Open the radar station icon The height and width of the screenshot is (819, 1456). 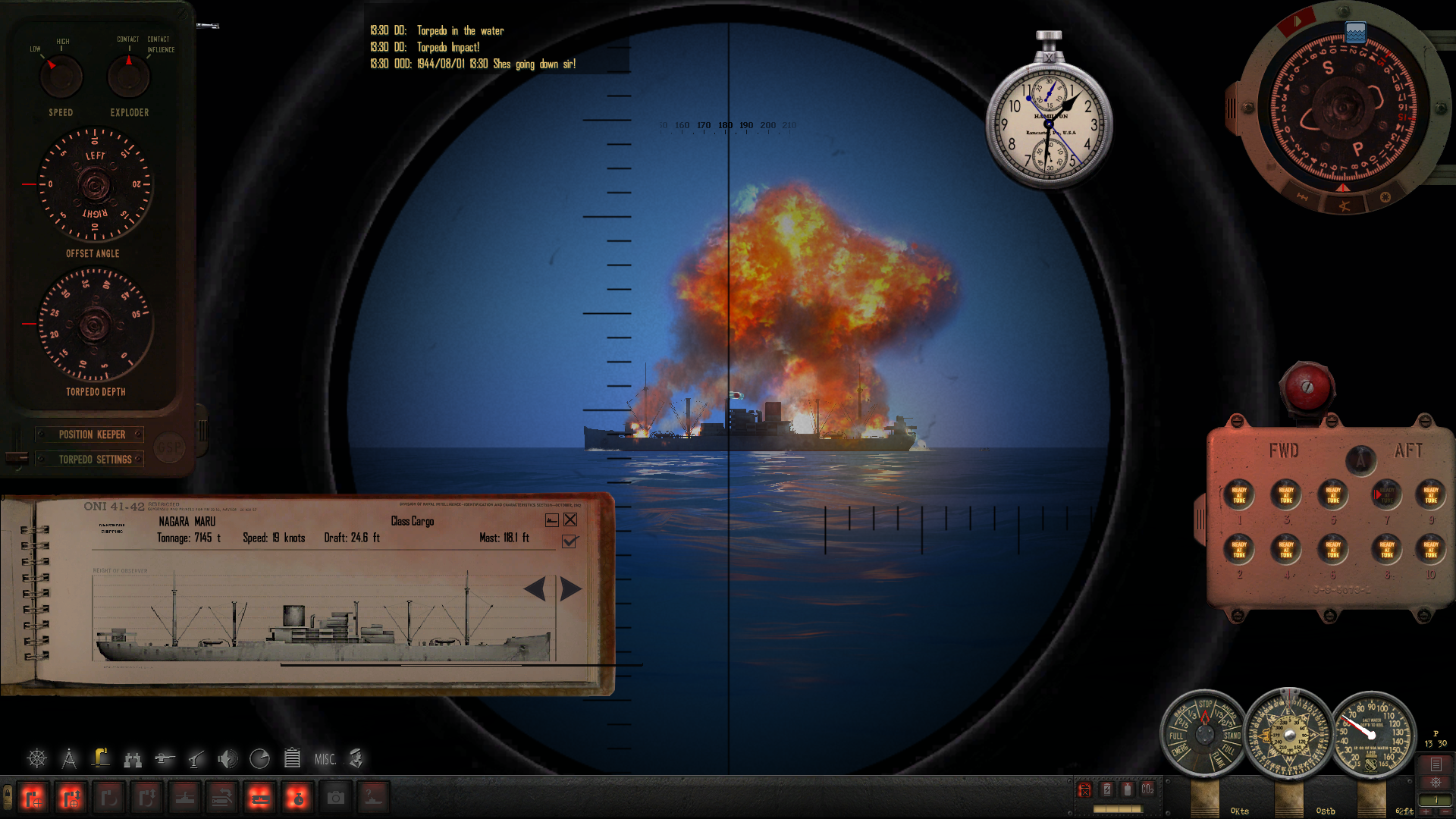click(259, 758)
